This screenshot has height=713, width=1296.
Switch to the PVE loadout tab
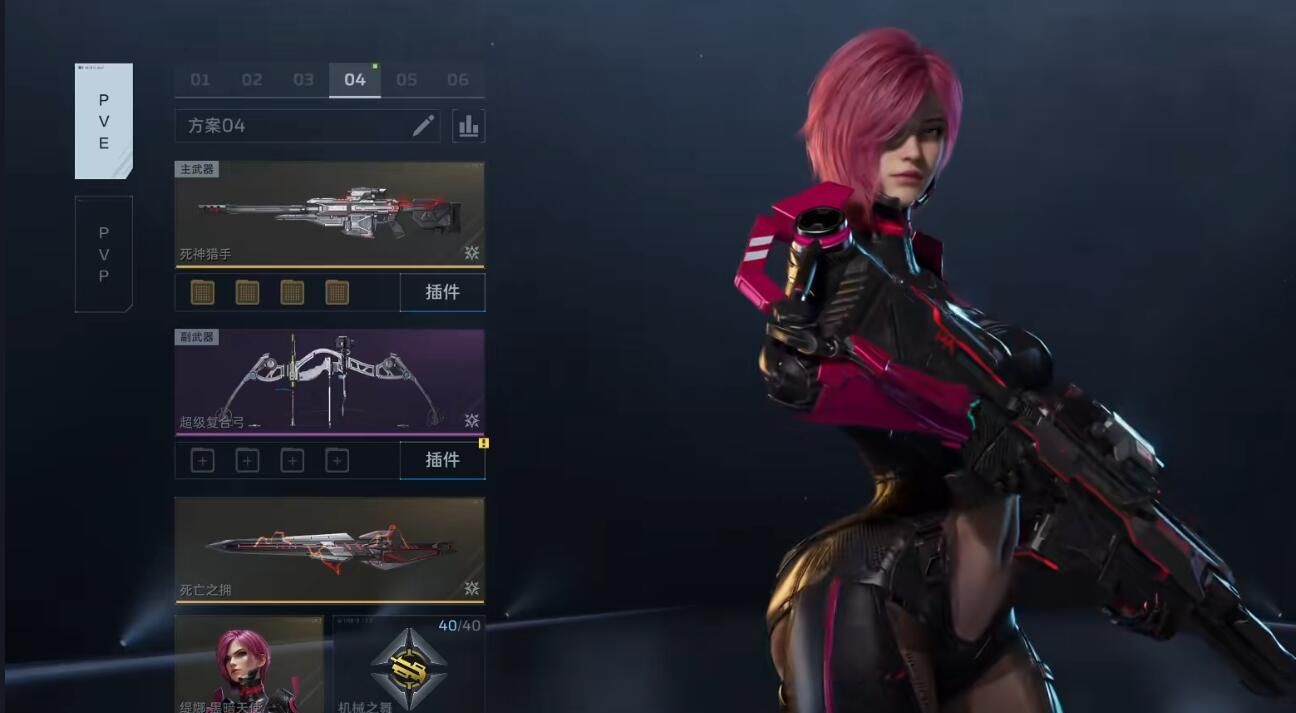tap(104, 121)
